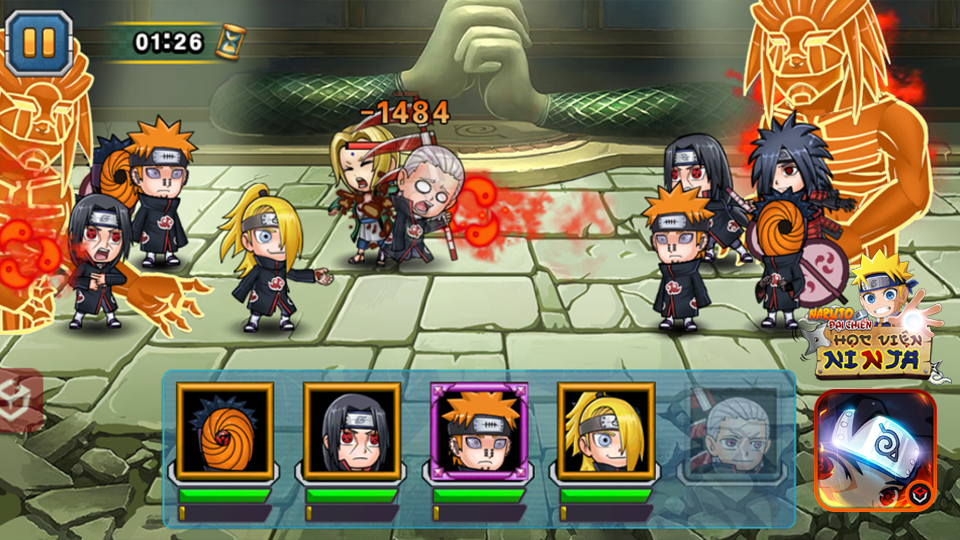Viewport: 960px width, 540px height.
Task: Click the faded cube icon on left edge
Action: click(20, 395)
